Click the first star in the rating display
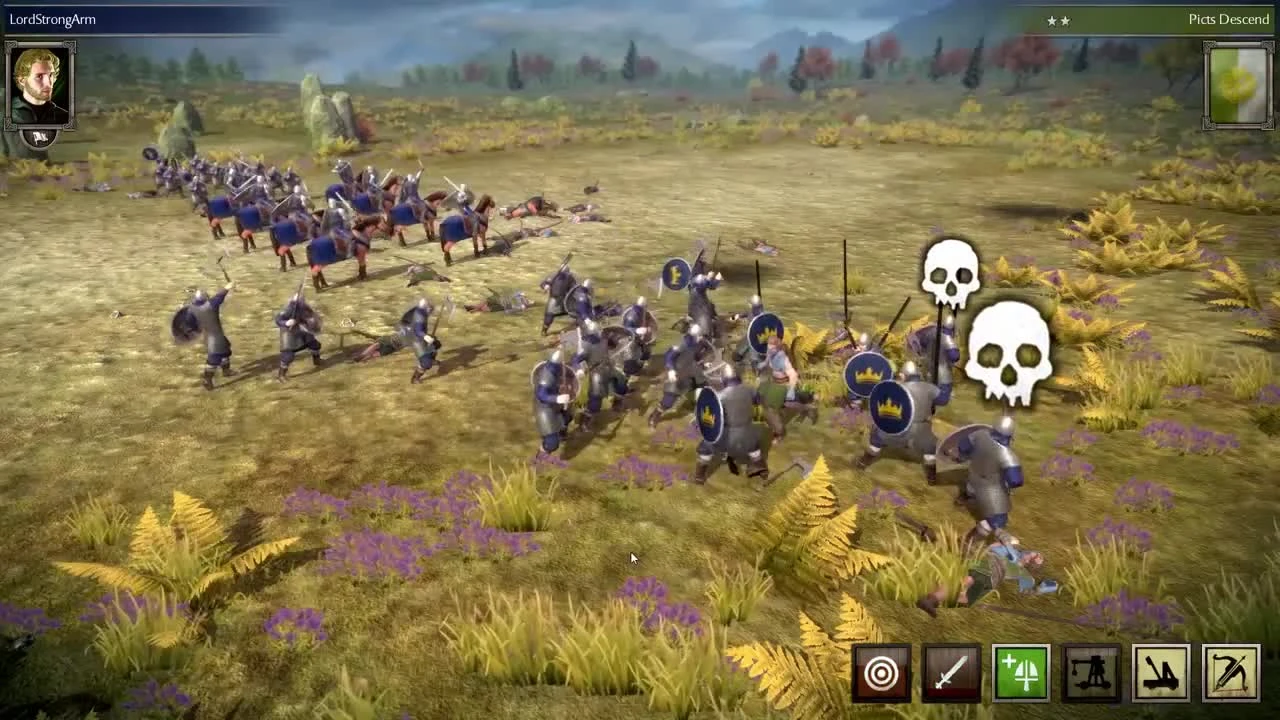 (x=1053, y=20)
